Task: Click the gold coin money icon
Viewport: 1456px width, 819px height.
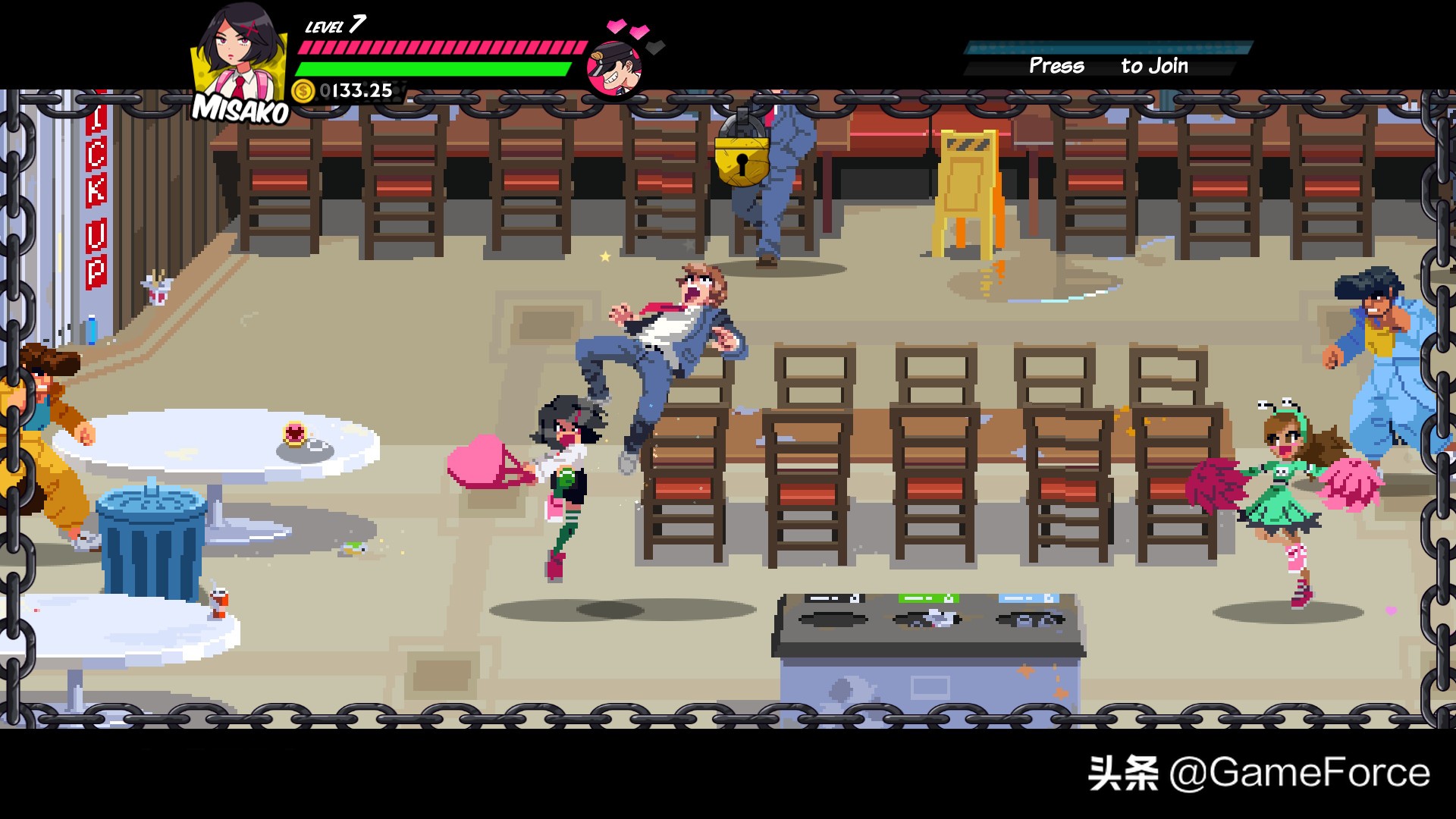Action: 303,91
